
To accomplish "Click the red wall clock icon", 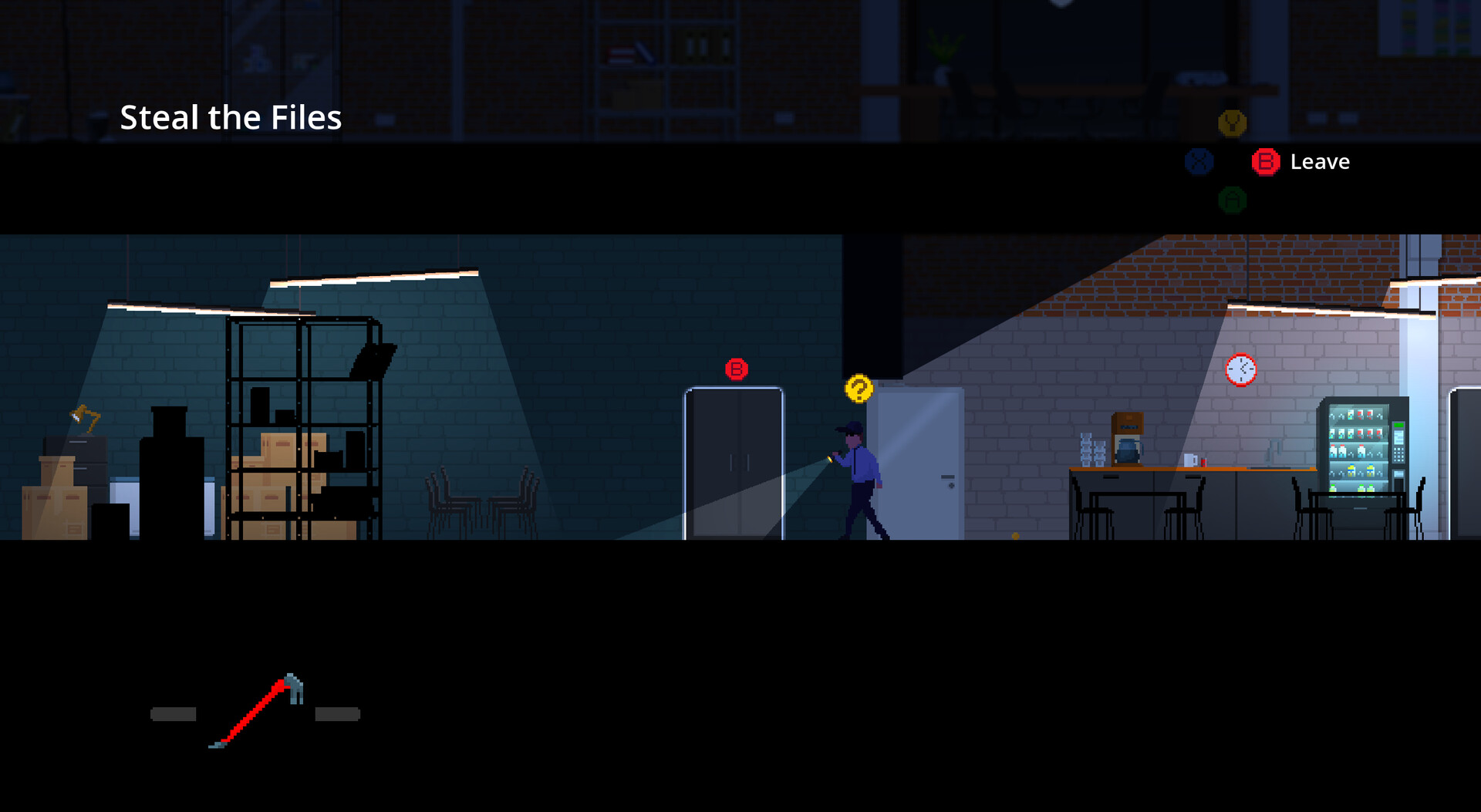I will tap(1240, 369).
